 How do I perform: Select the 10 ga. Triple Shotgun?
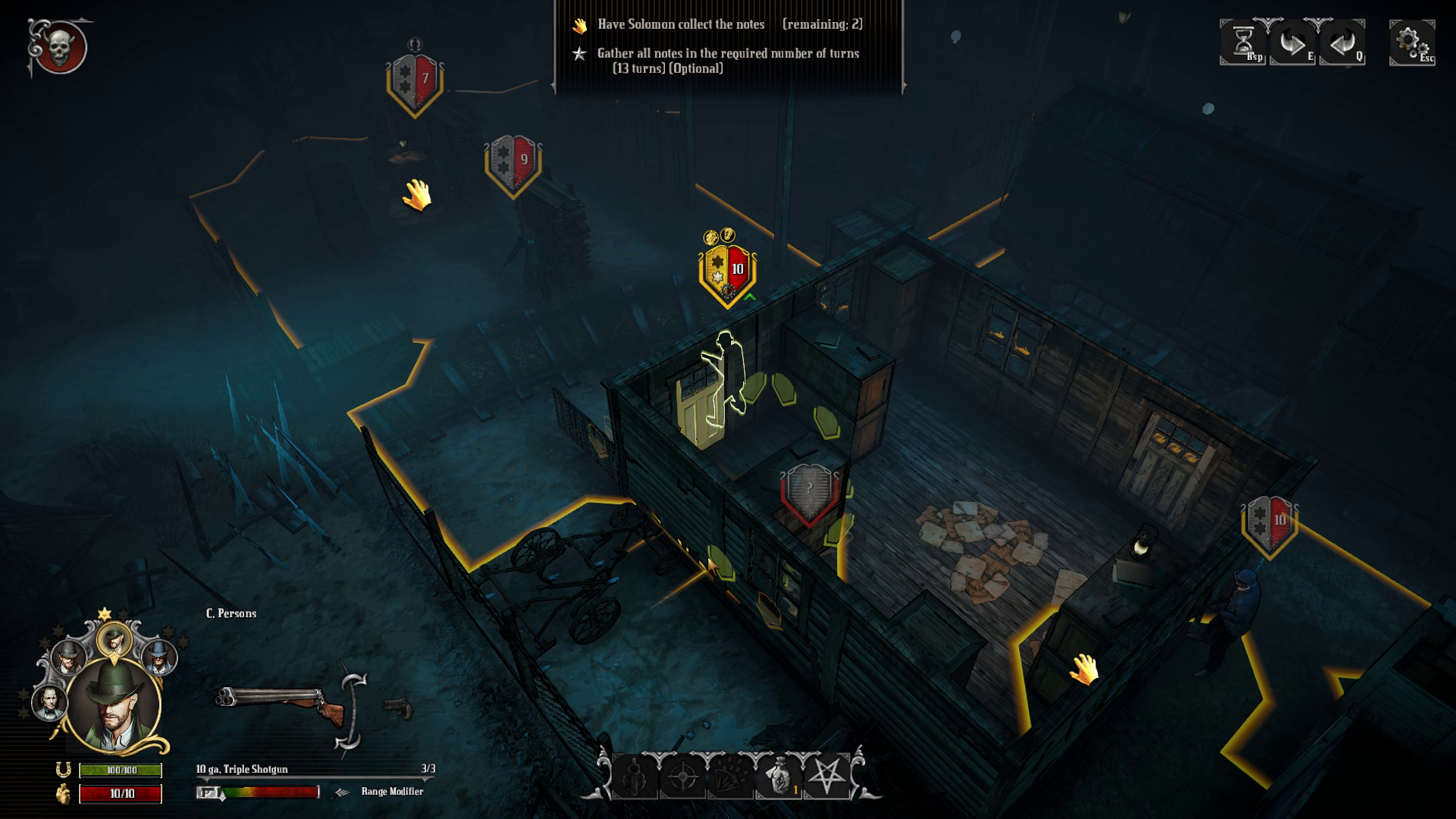[281, 703]
